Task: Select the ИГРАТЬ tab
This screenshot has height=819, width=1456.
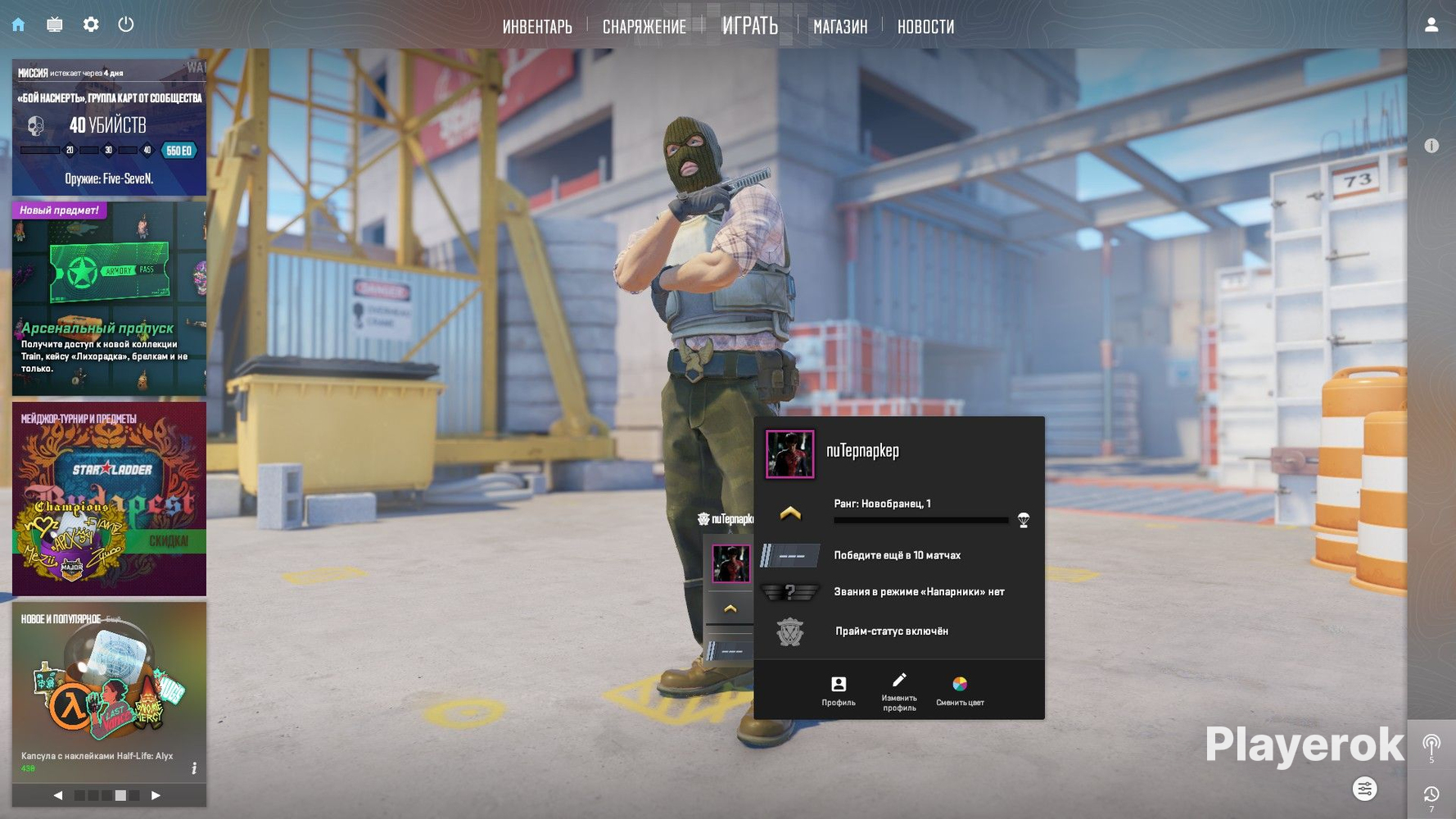Action: pyautogui.click(x=749, y=26)
